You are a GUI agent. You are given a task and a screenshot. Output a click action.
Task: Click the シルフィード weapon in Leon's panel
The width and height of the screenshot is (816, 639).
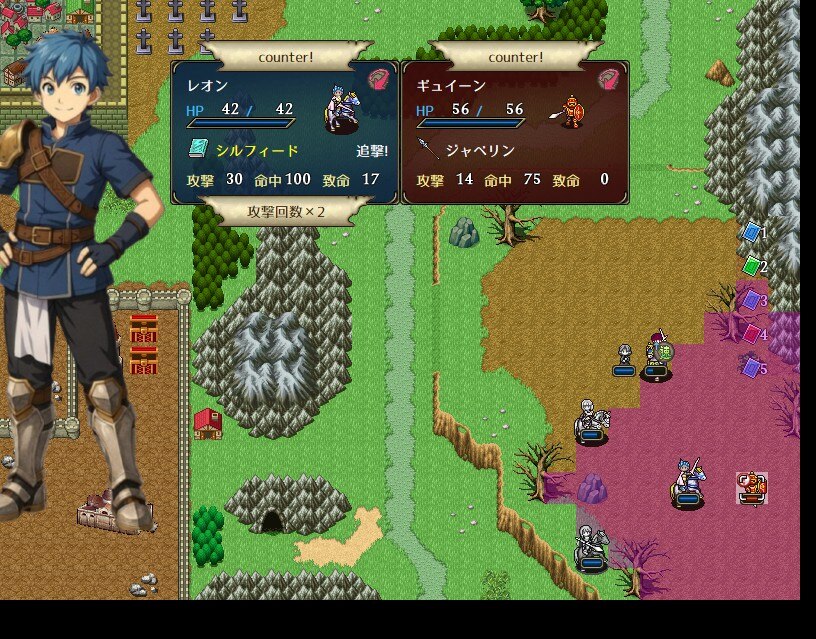(x=257, y=151)
